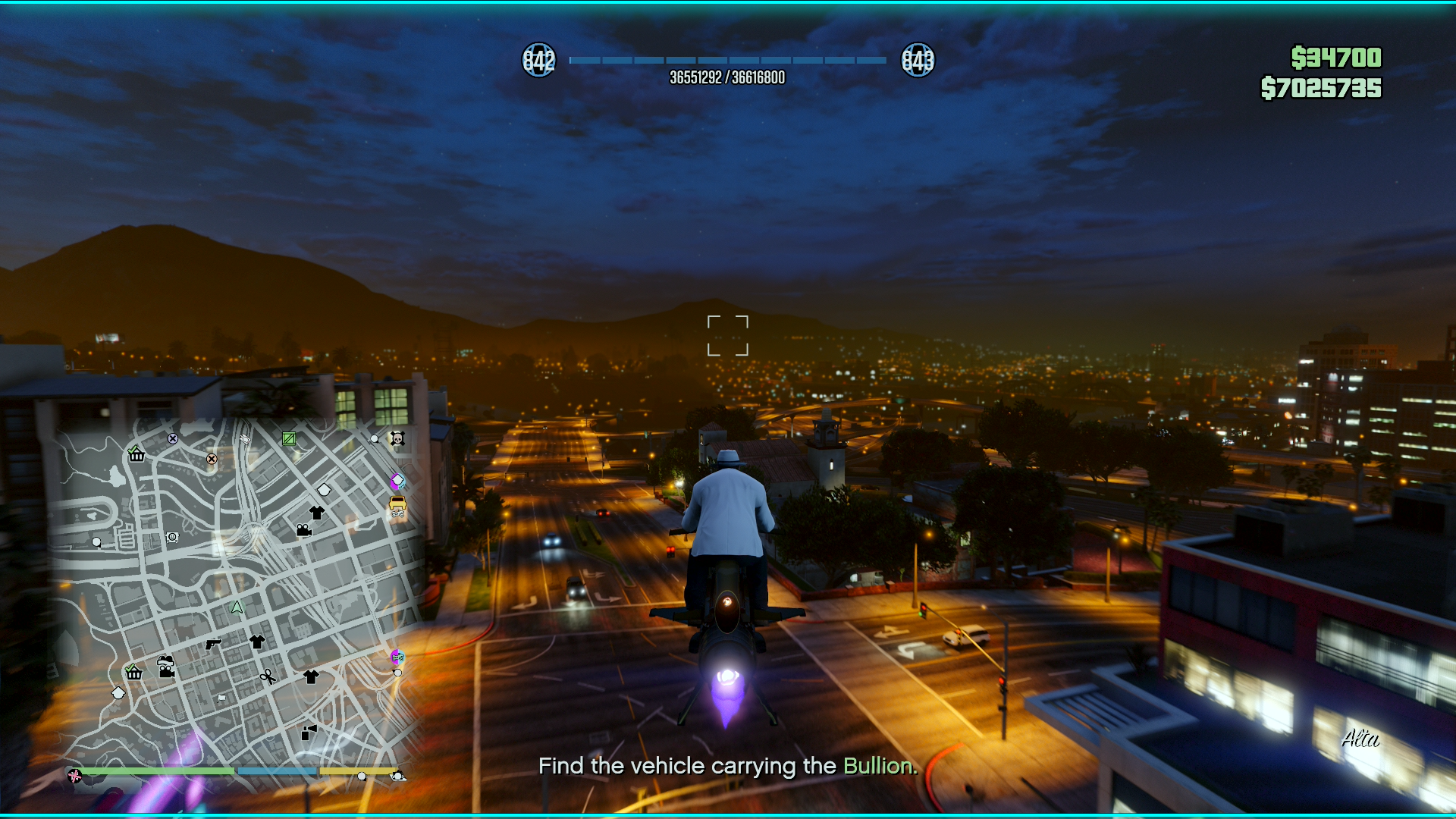Select the pink tattoo blip near the health bar
This screenshot has width=1456, height=819.
click(74, 775)
